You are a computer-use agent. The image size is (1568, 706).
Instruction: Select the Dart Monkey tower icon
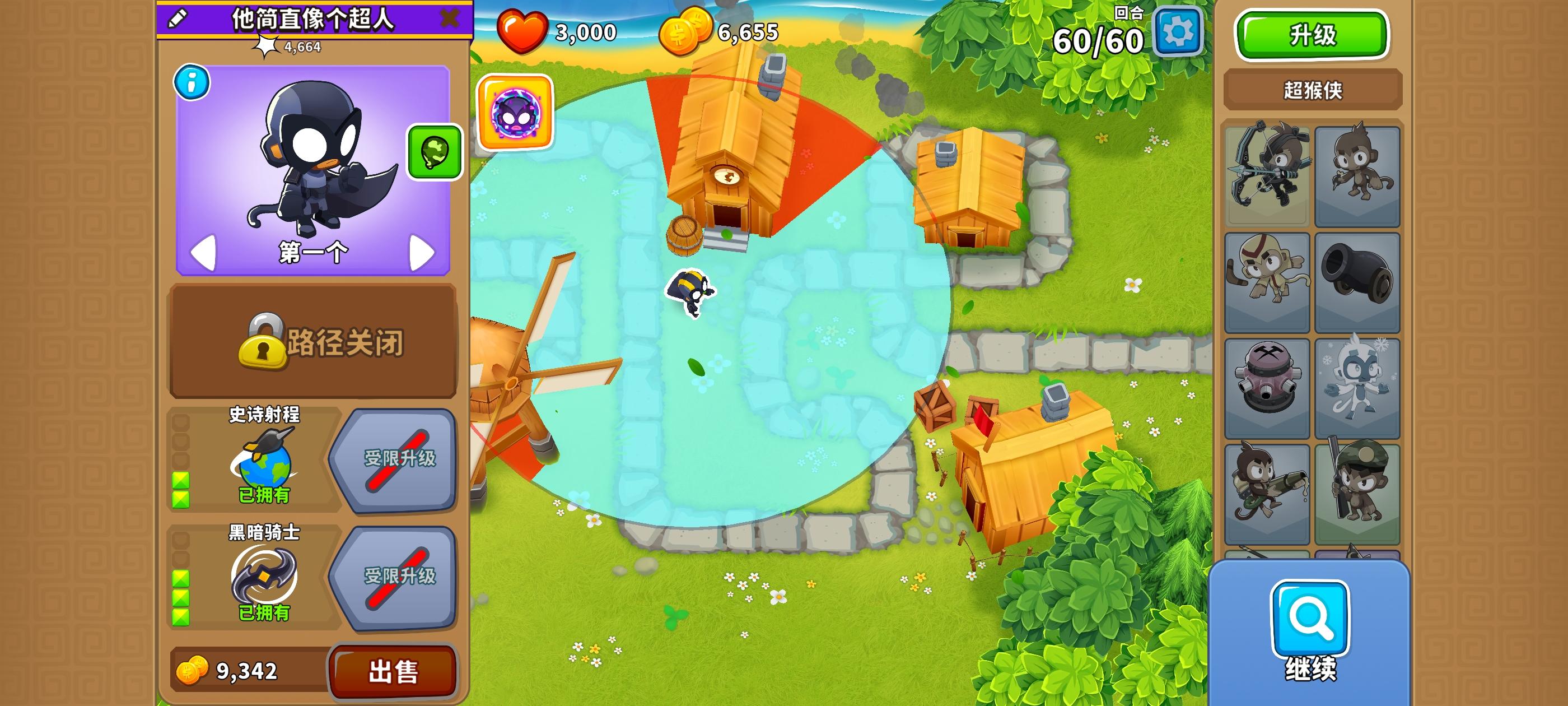(1359, 174)
